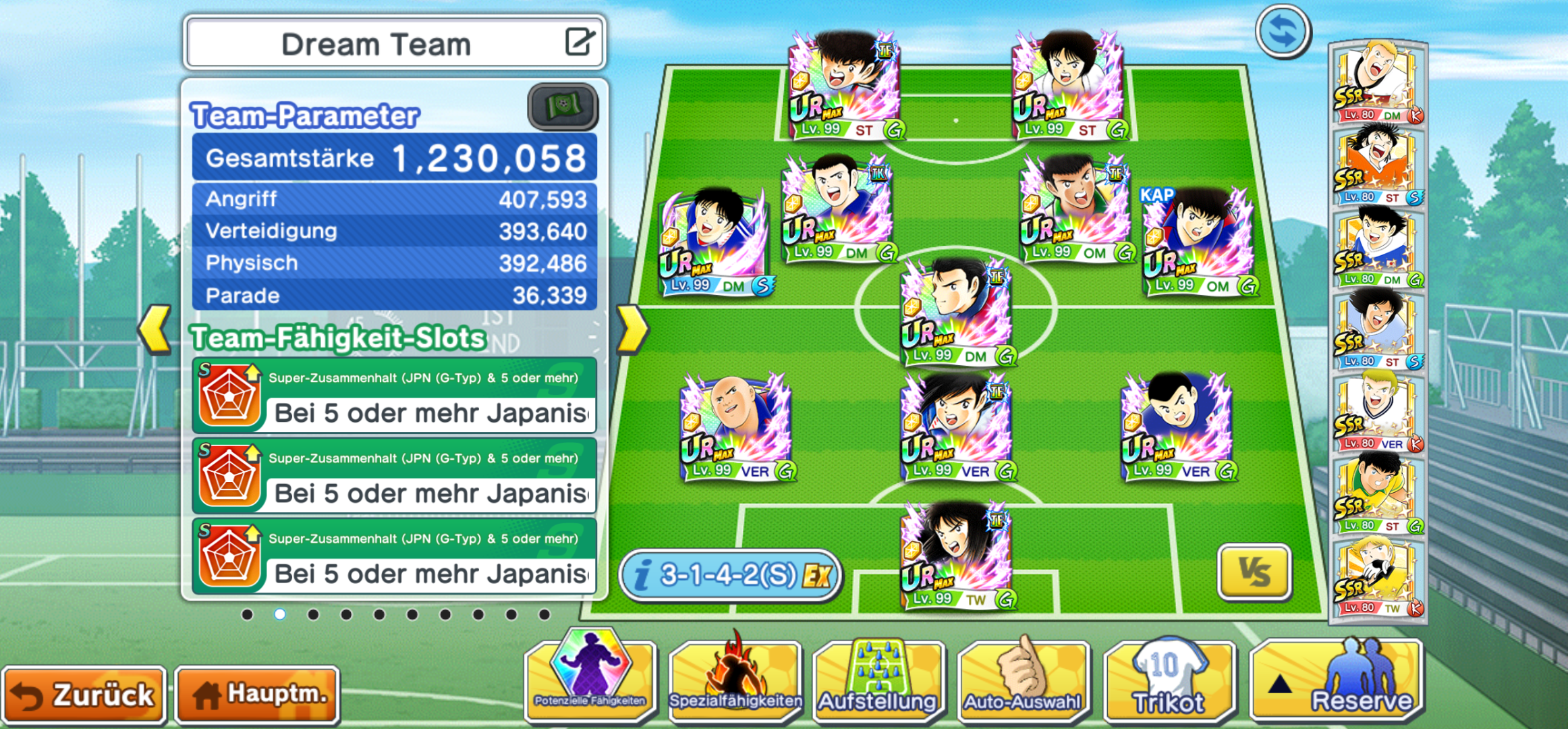
Task: Select the captain KAP player card
Action: (1197, 243)
